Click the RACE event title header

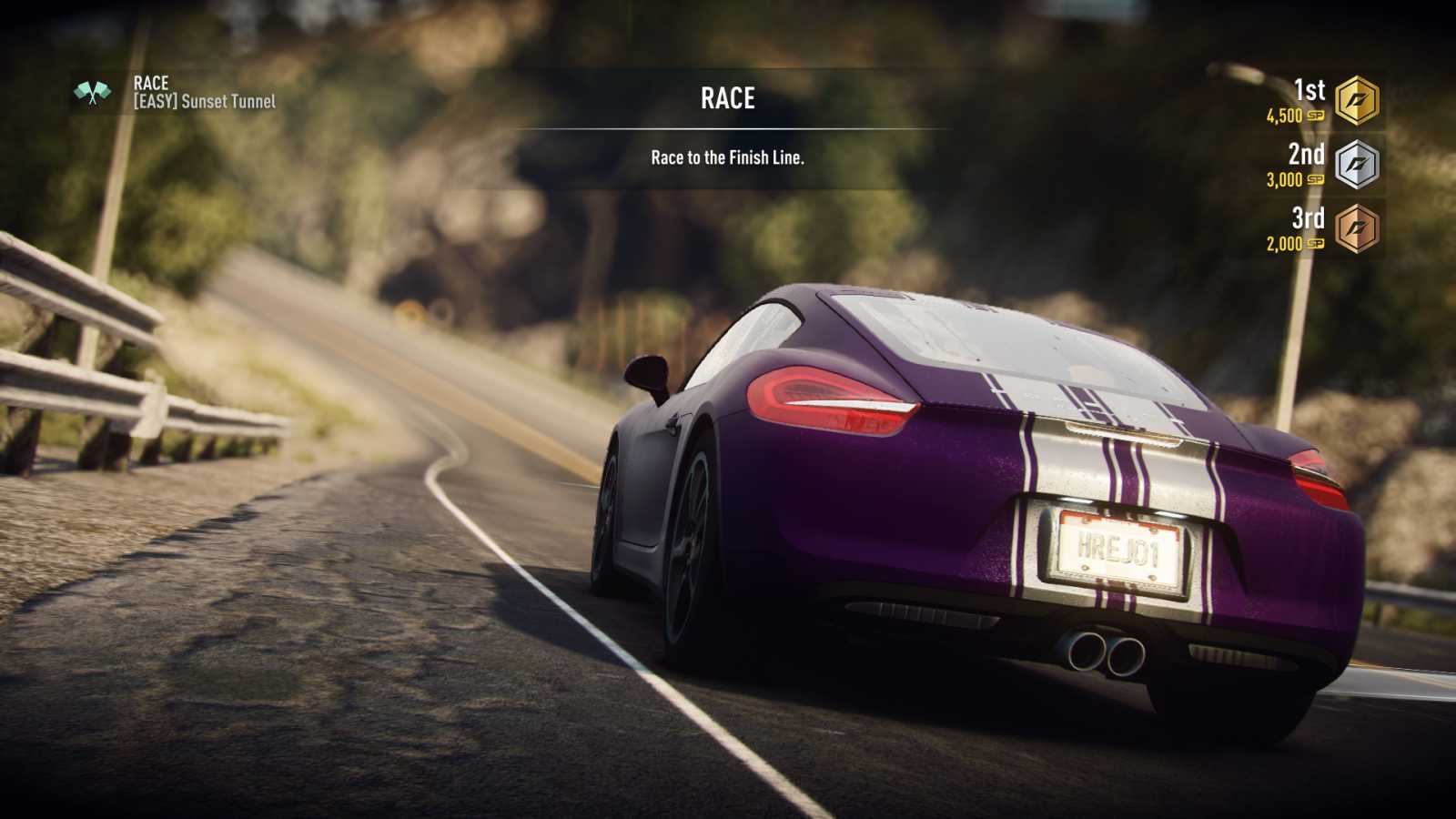(x=728, y=97)
